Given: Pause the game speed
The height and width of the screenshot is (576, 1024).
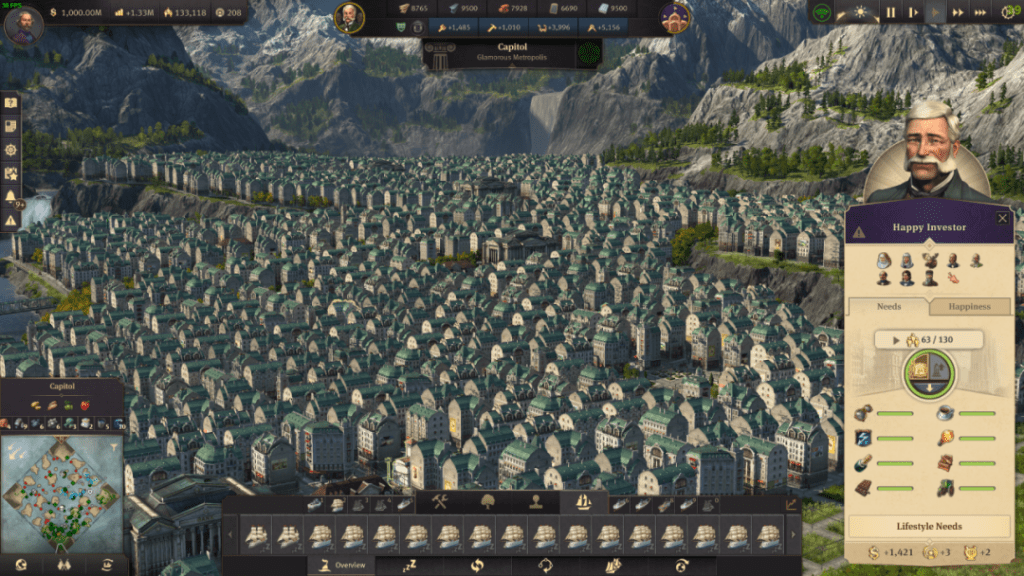Looking at the screenshot, I should click(x=890, y=13).
